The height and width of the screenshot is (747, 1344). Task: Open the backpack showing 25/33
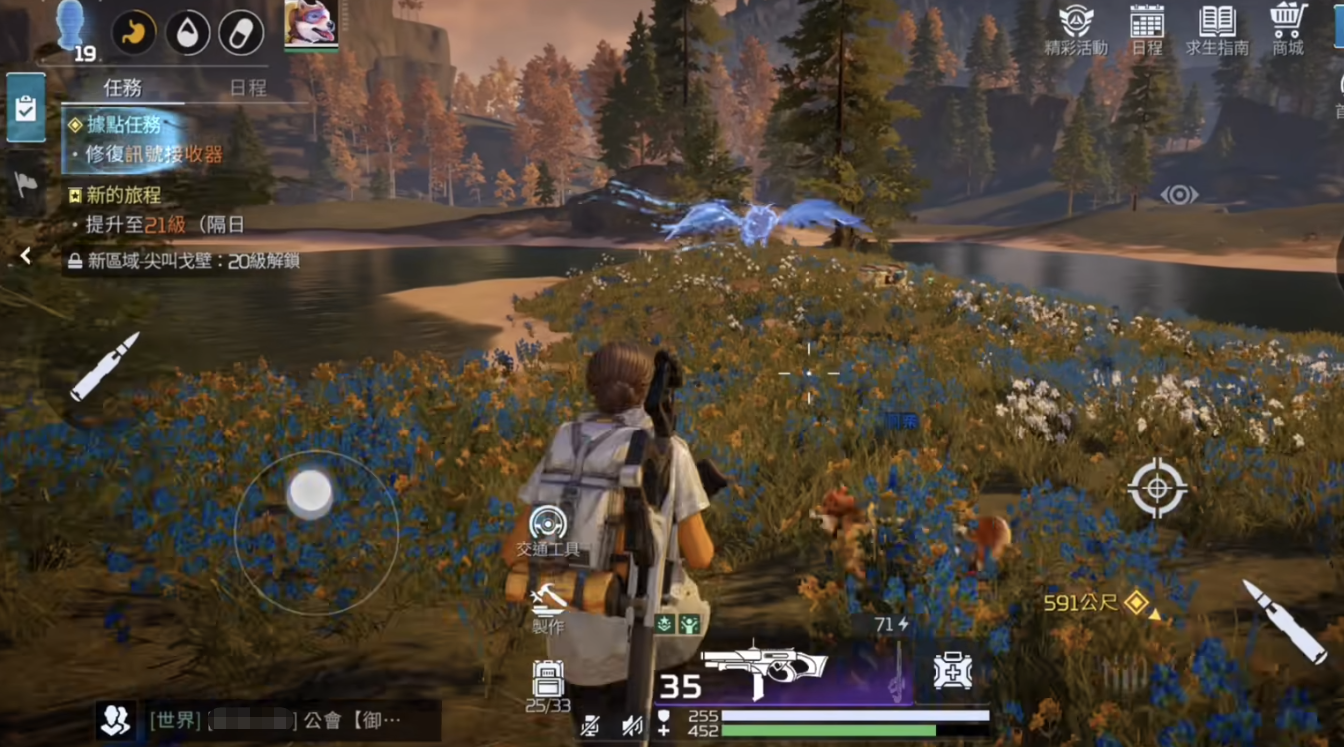(547, 684)
